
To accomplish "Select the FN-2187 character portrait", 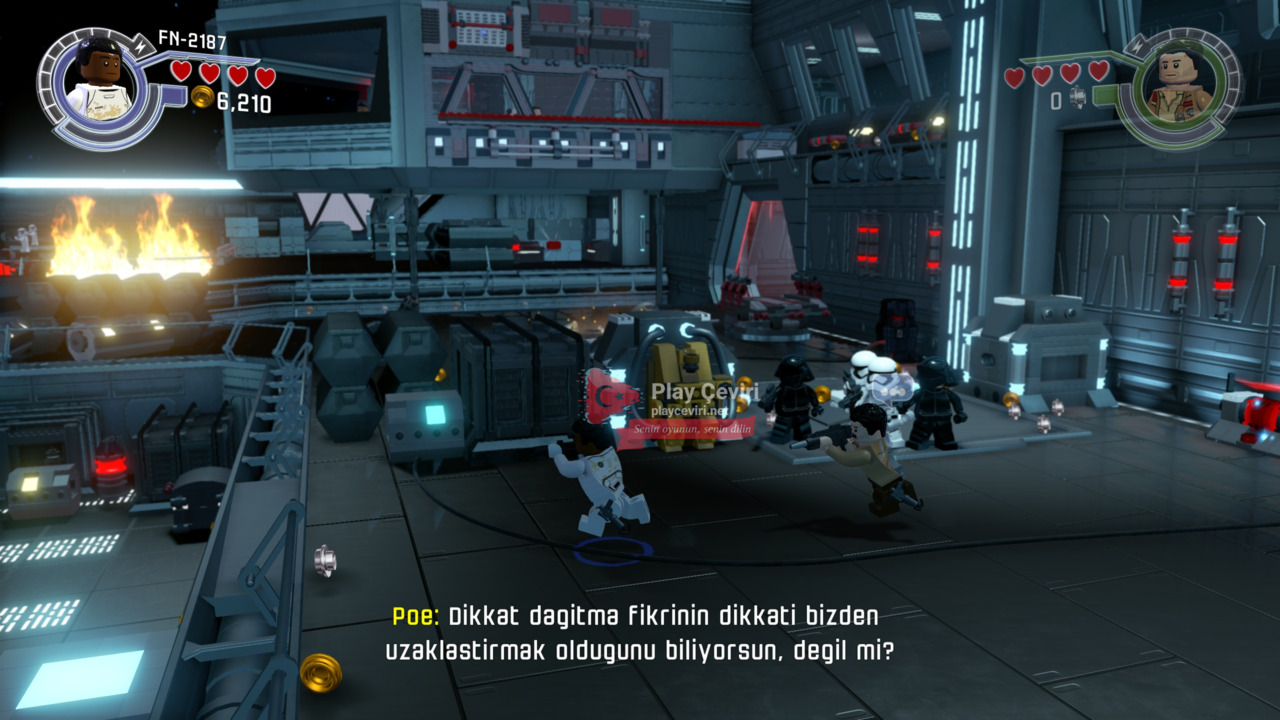I will [100, 85].
